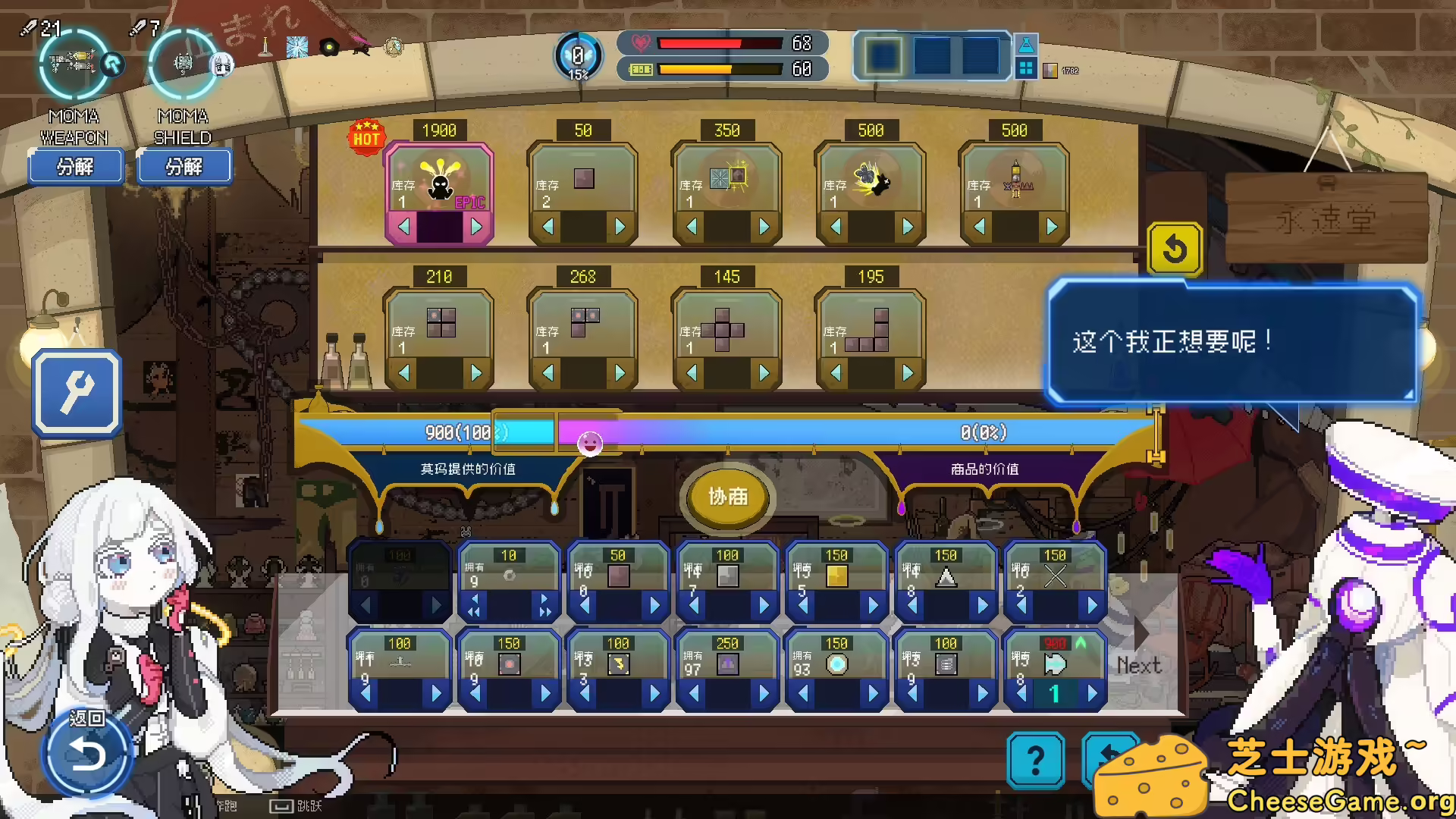Click the left arrow on the 145 priced item

[692, 373]
